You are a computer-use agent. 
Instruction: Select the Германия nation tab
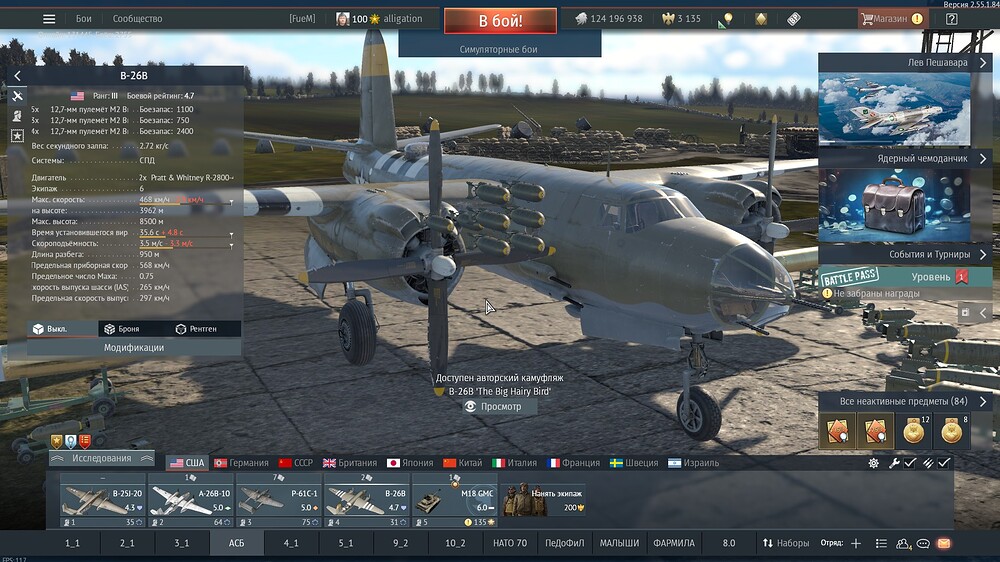(x=241, y=463)
